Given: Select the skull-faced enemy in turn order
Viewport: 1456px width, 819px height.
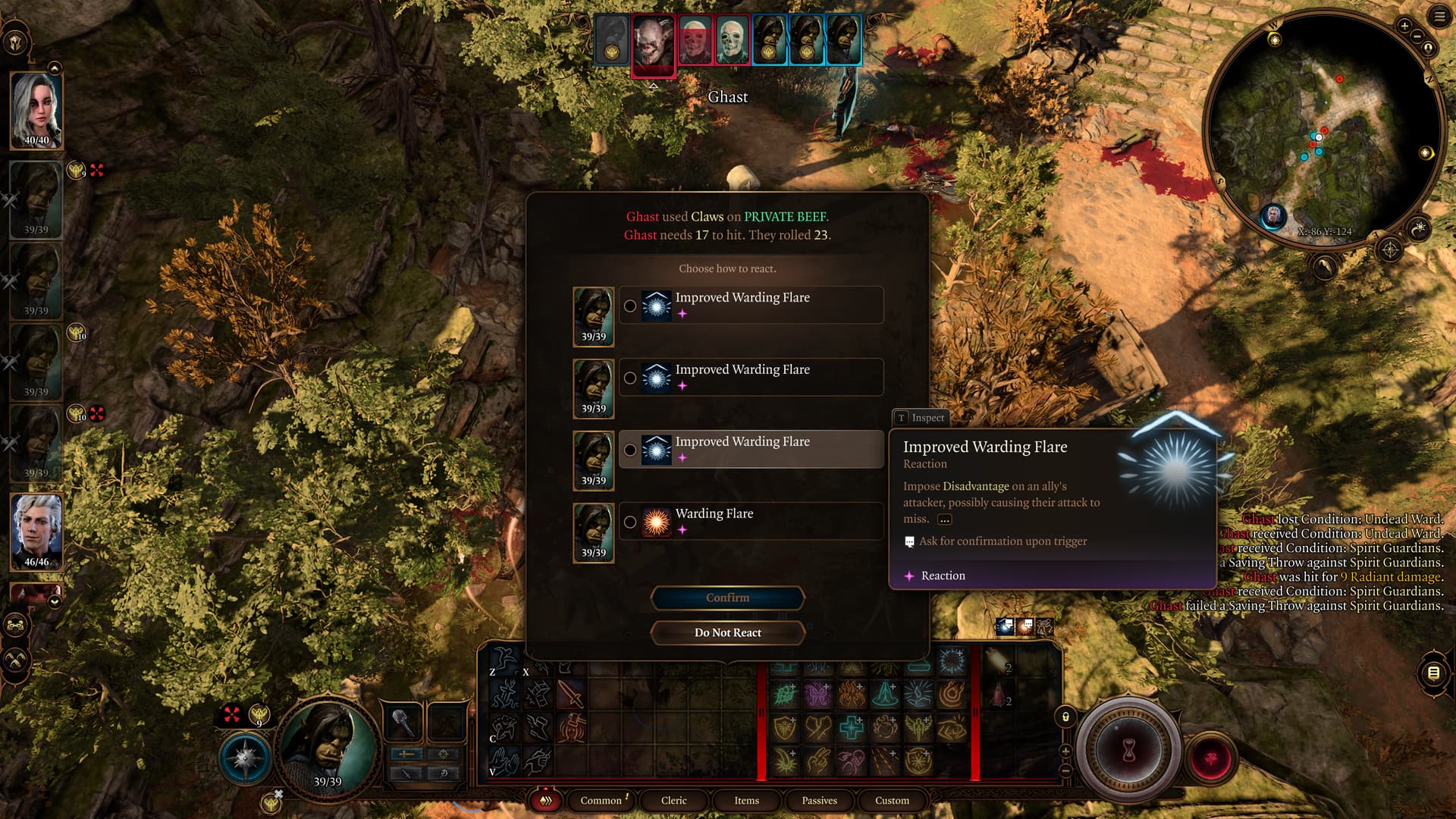Looking at the screenshot, I should point(732,39).
